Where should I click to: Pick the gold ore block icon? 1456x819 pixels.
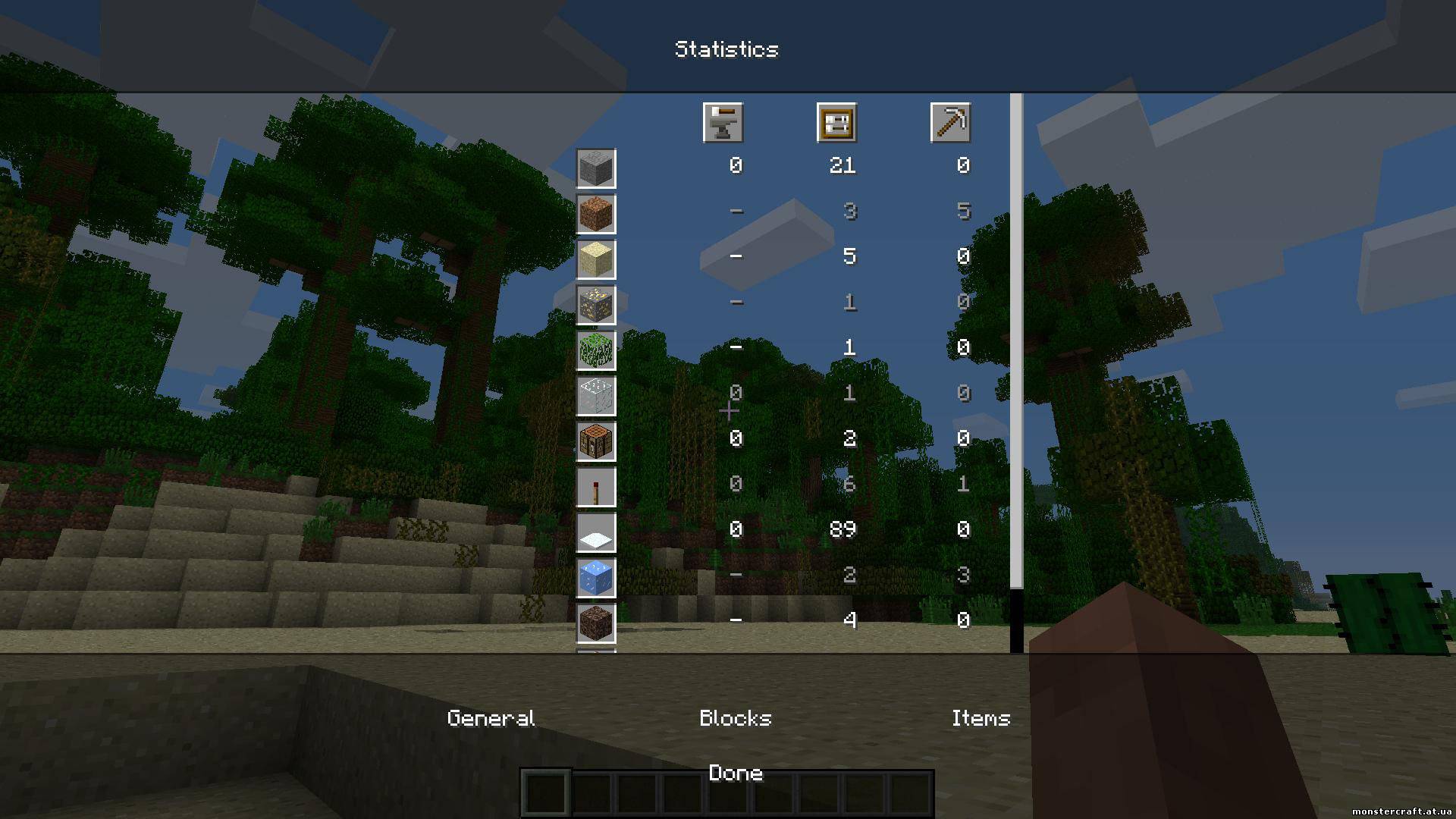596,305
